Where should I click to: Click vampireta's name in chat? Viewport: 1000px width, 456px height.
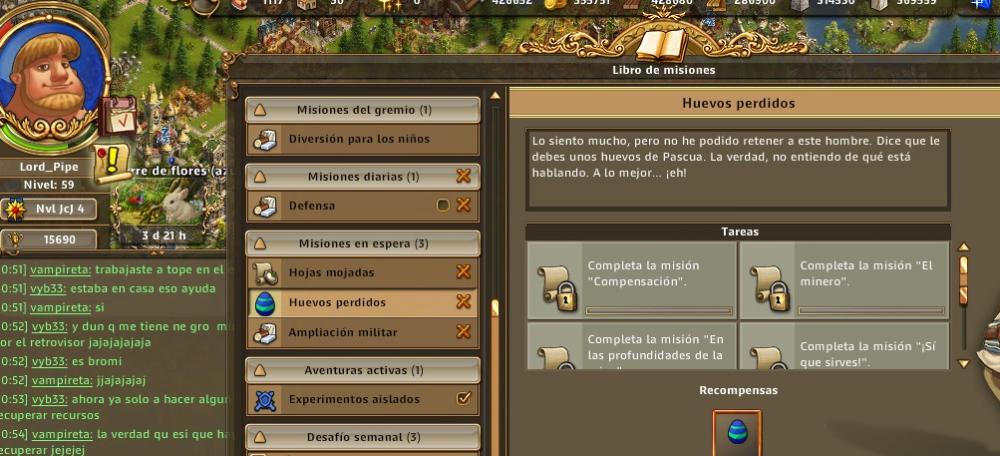pos(60,269)
